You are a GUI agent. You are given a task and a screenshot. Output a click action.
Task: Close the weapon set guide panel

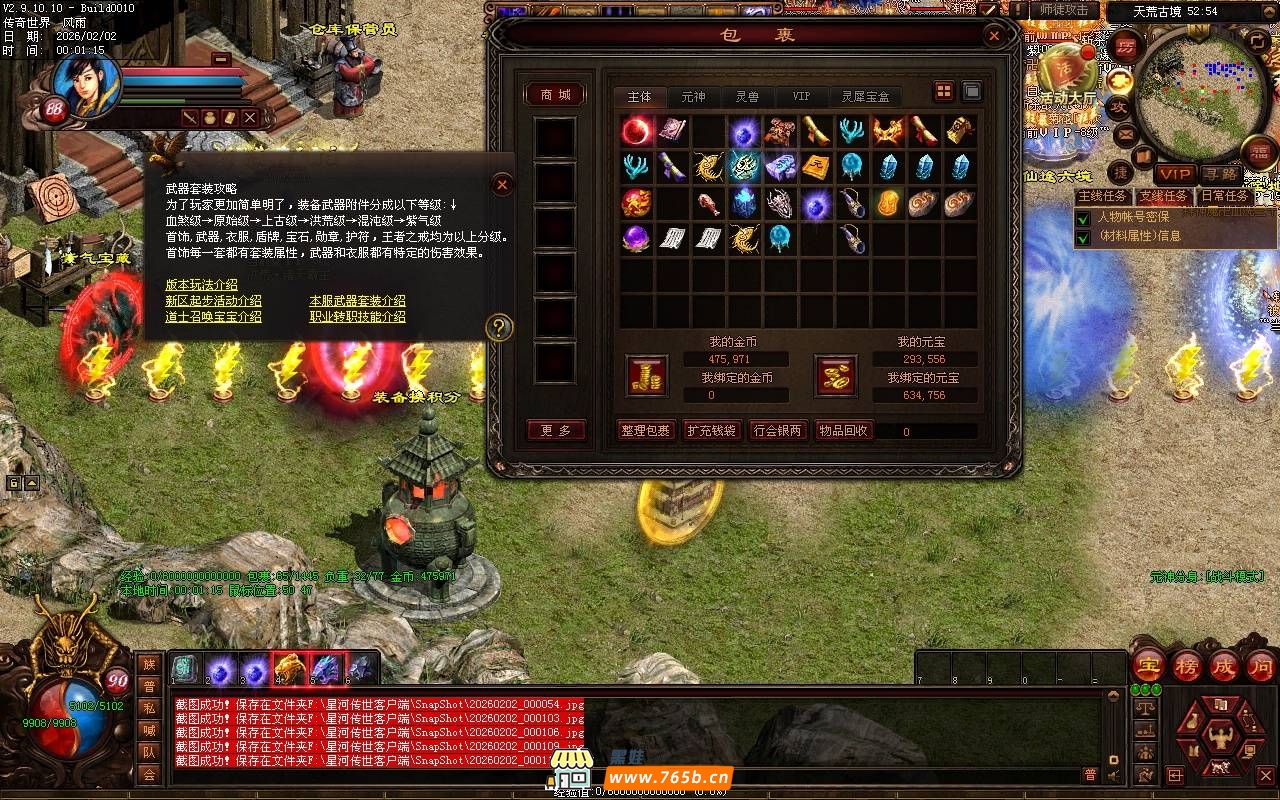[x=503, y=184]
